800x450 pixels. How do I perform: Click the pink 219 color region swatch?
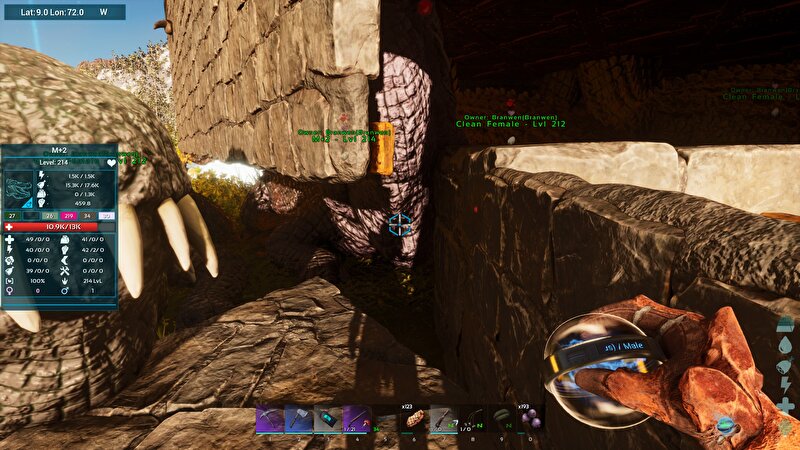tap(69, 215)
